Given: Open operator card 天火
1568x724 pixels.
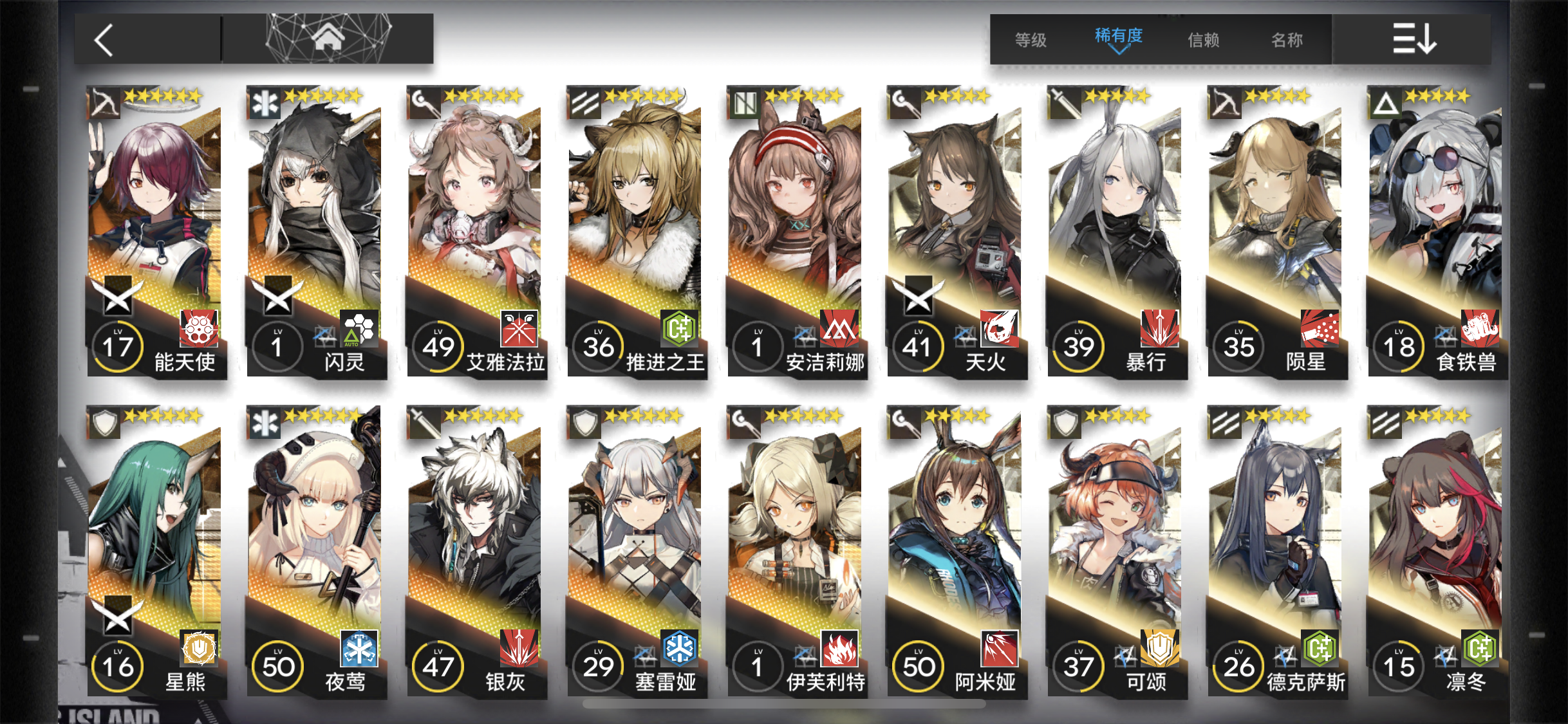Looking at the screenshot, I should (x=955, y=232).
